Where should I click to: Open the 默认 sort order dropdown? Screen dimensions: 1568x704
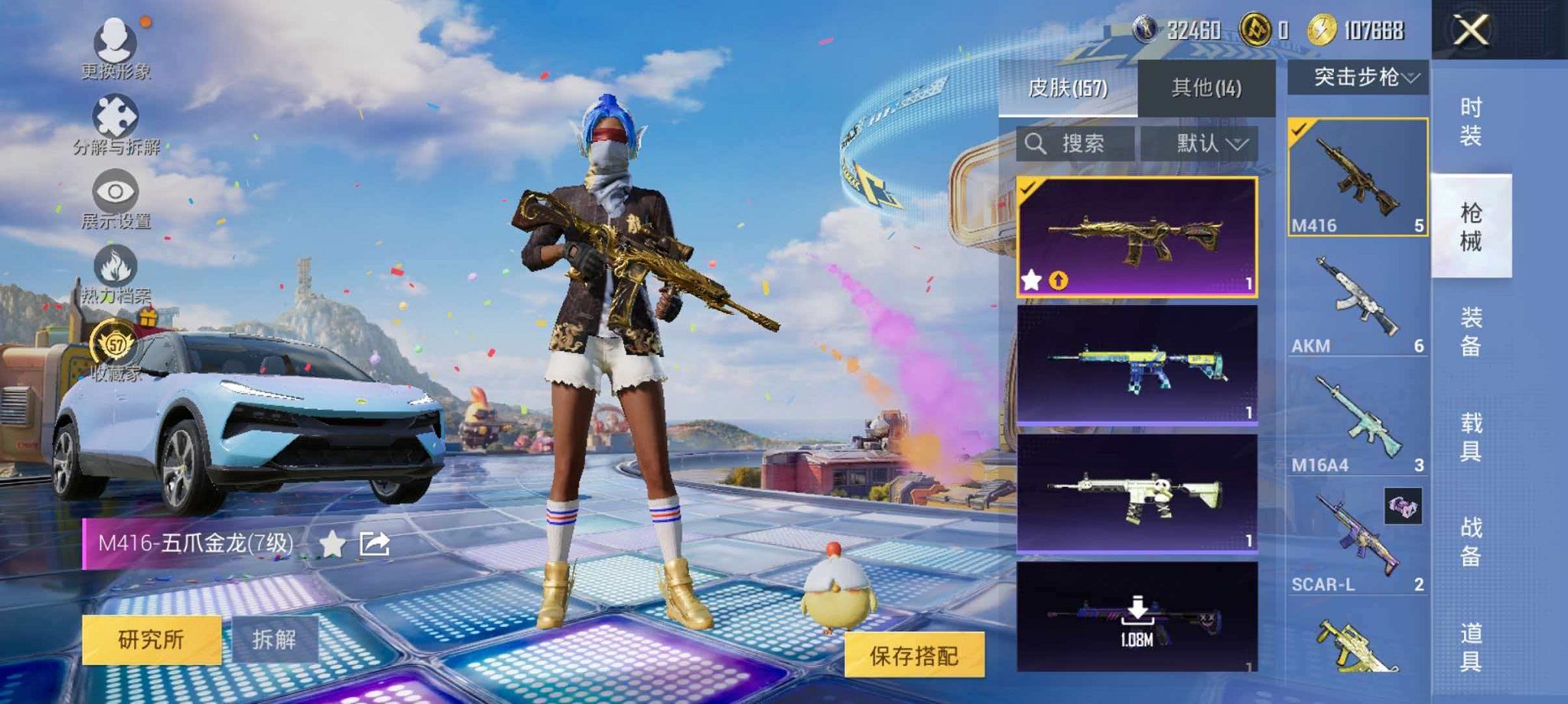(1207, 144)
